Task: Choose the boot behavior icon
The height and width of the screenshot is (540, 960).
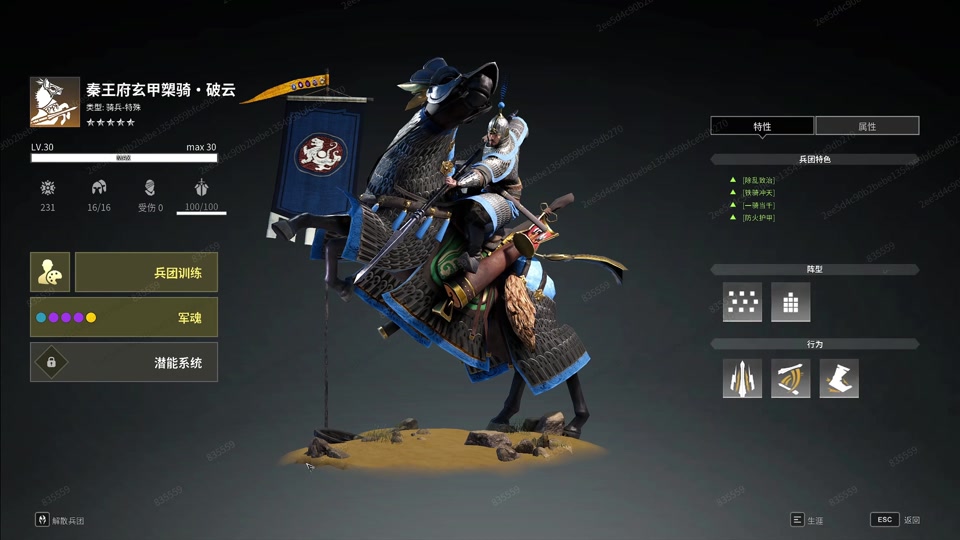Action: 839,379
